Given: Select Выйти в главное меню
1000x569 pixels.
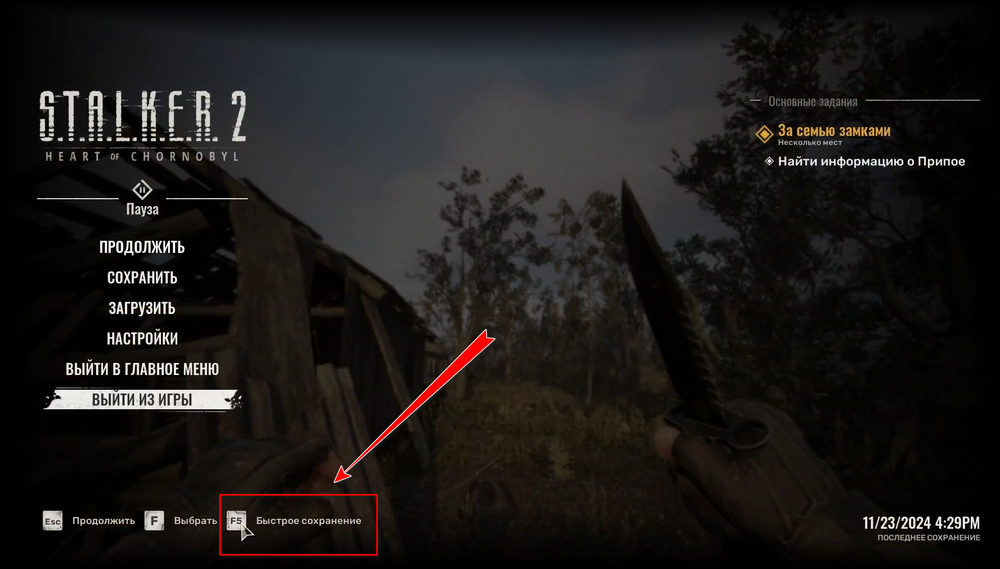Looking at the screenshot, I should click(142, 369).
